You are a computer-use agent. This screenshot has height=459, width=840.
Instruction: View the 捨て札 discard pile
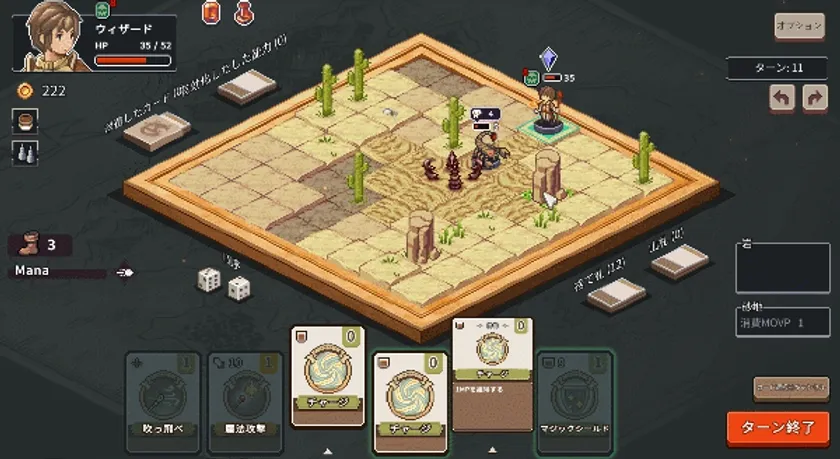click(616, 293)
